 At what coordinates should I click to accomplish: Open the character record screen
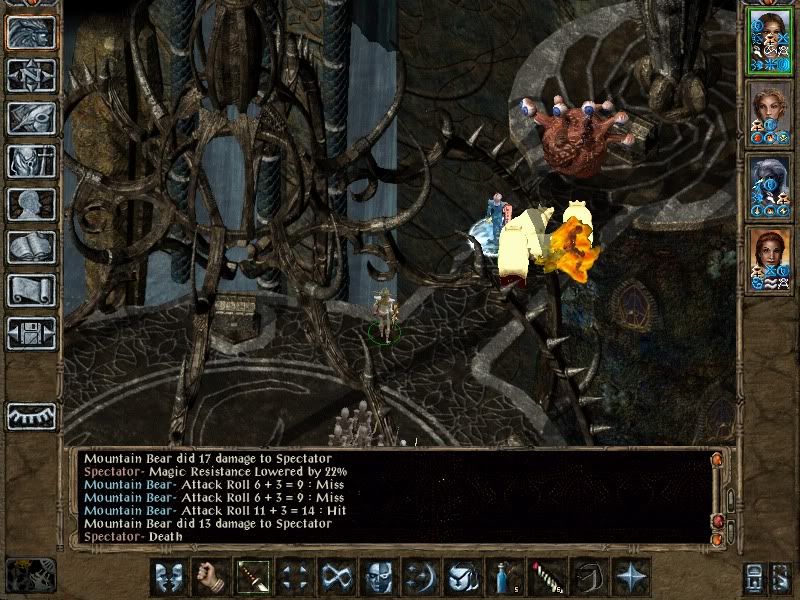[31, 204]
